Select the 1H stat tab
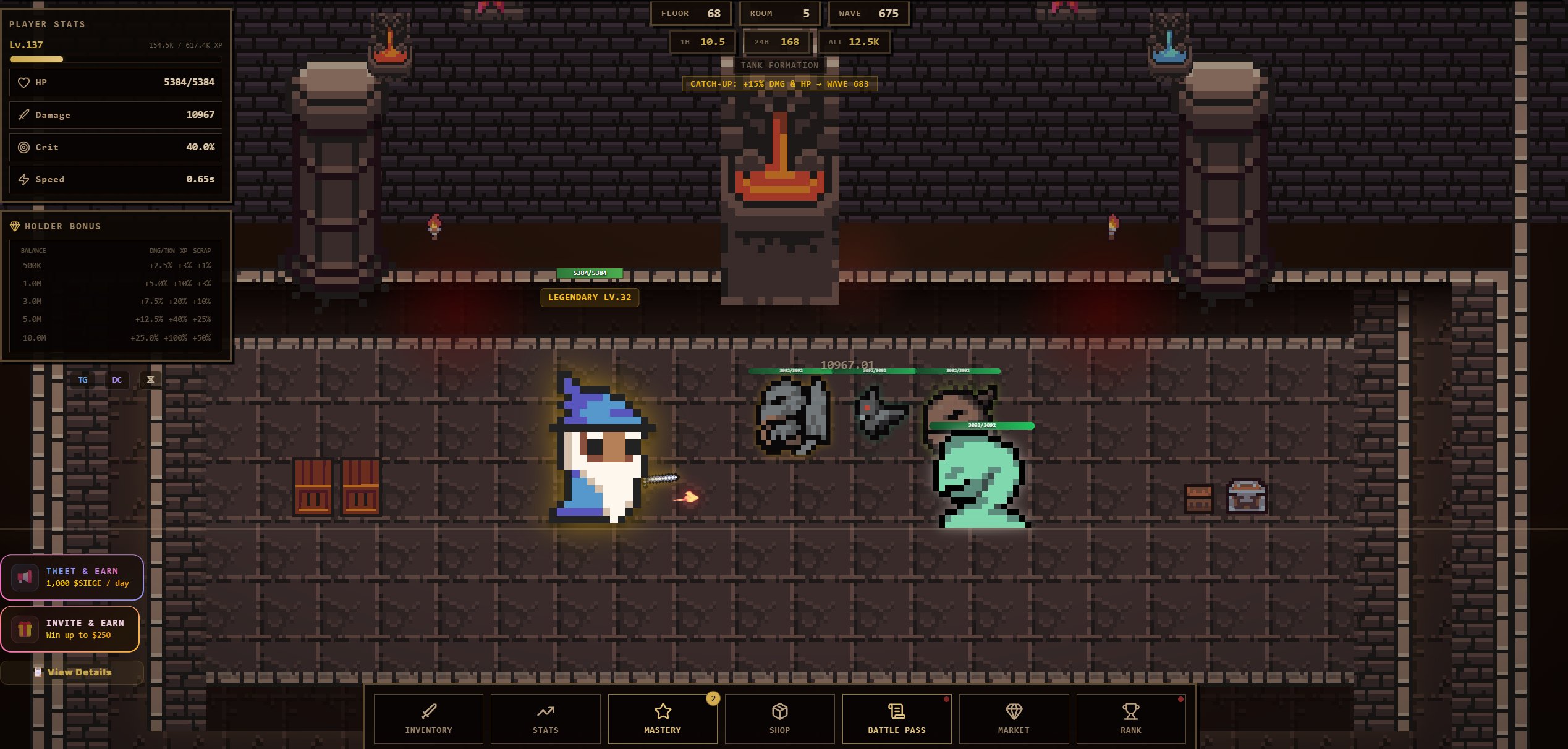 pyautogui.click(x=703, y=42)
